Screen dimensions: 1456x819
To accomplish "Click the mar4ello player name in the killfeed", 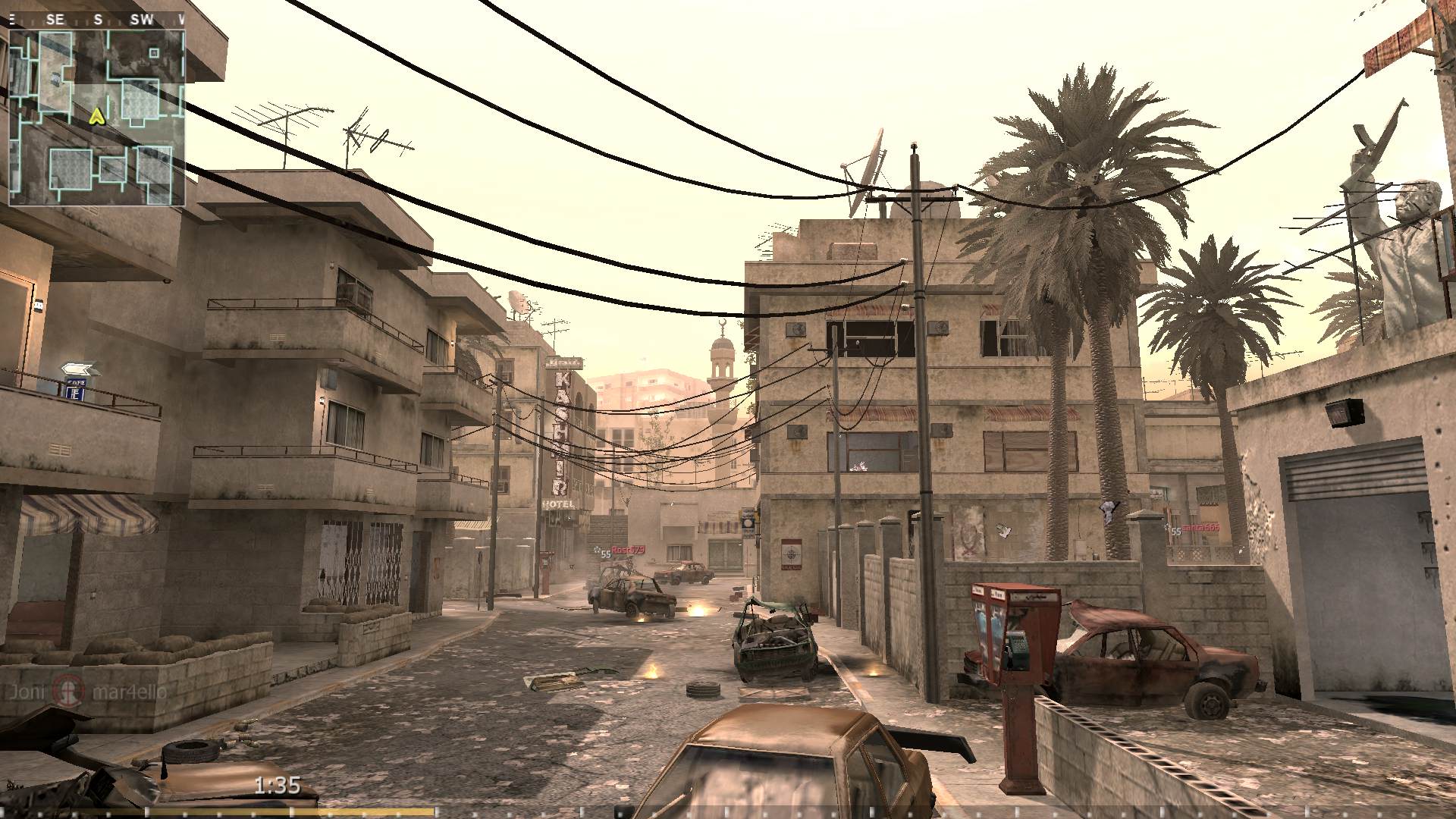I will point(129,692).
